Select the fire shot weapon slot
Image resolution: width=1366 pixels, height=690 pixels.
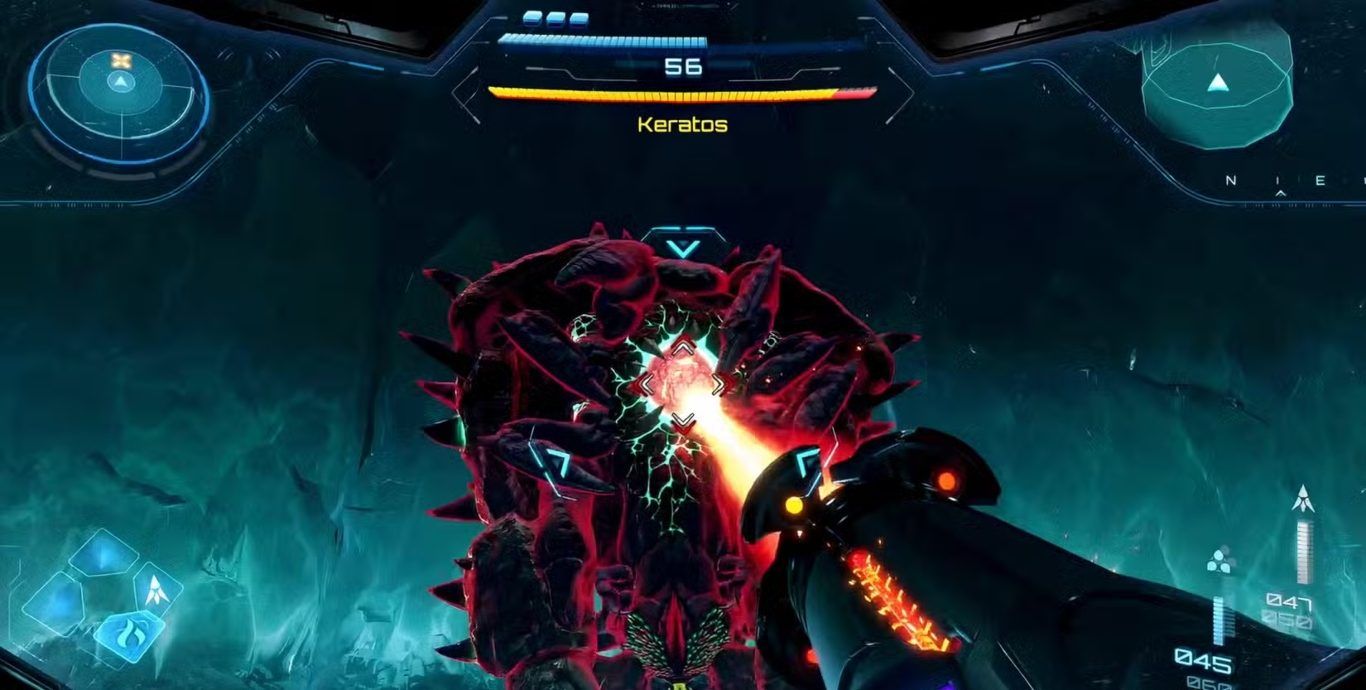click(129, 632)
